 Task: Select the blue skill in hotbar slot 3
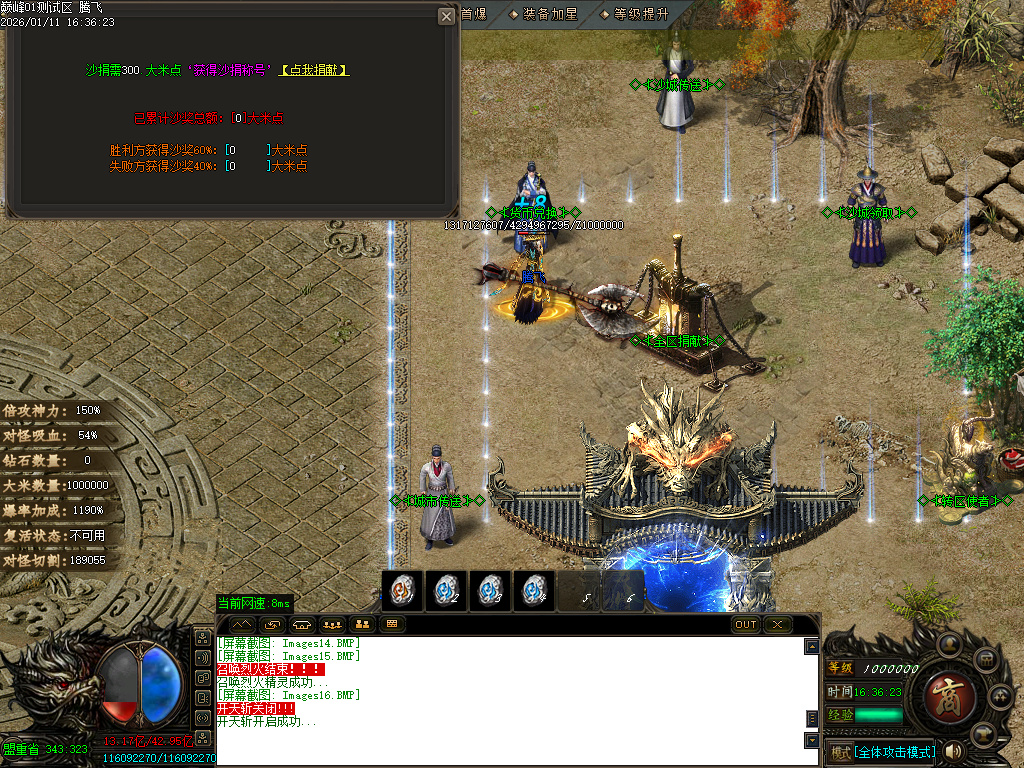pyautogui.click(x=490, y=591)
